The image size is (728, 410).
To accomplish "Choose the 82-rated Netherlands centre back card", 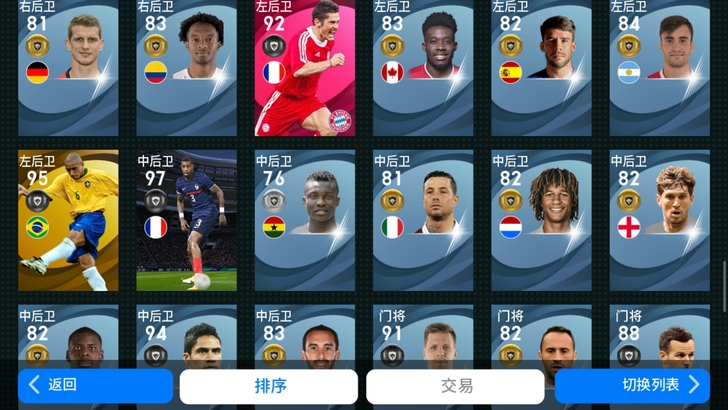I will click(541, 220).
